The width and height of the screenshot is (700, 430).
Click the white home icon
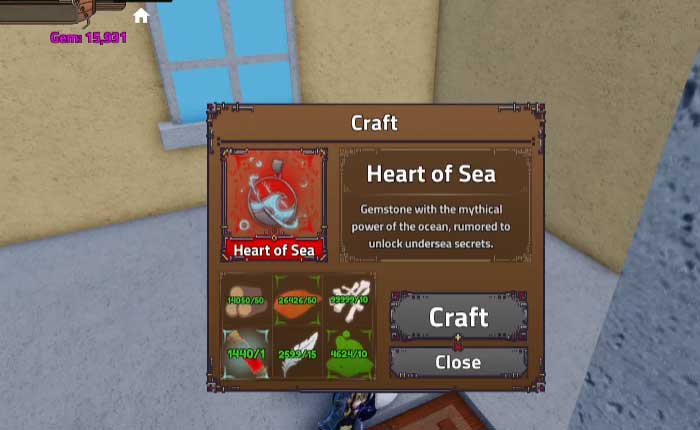point(141,16)
